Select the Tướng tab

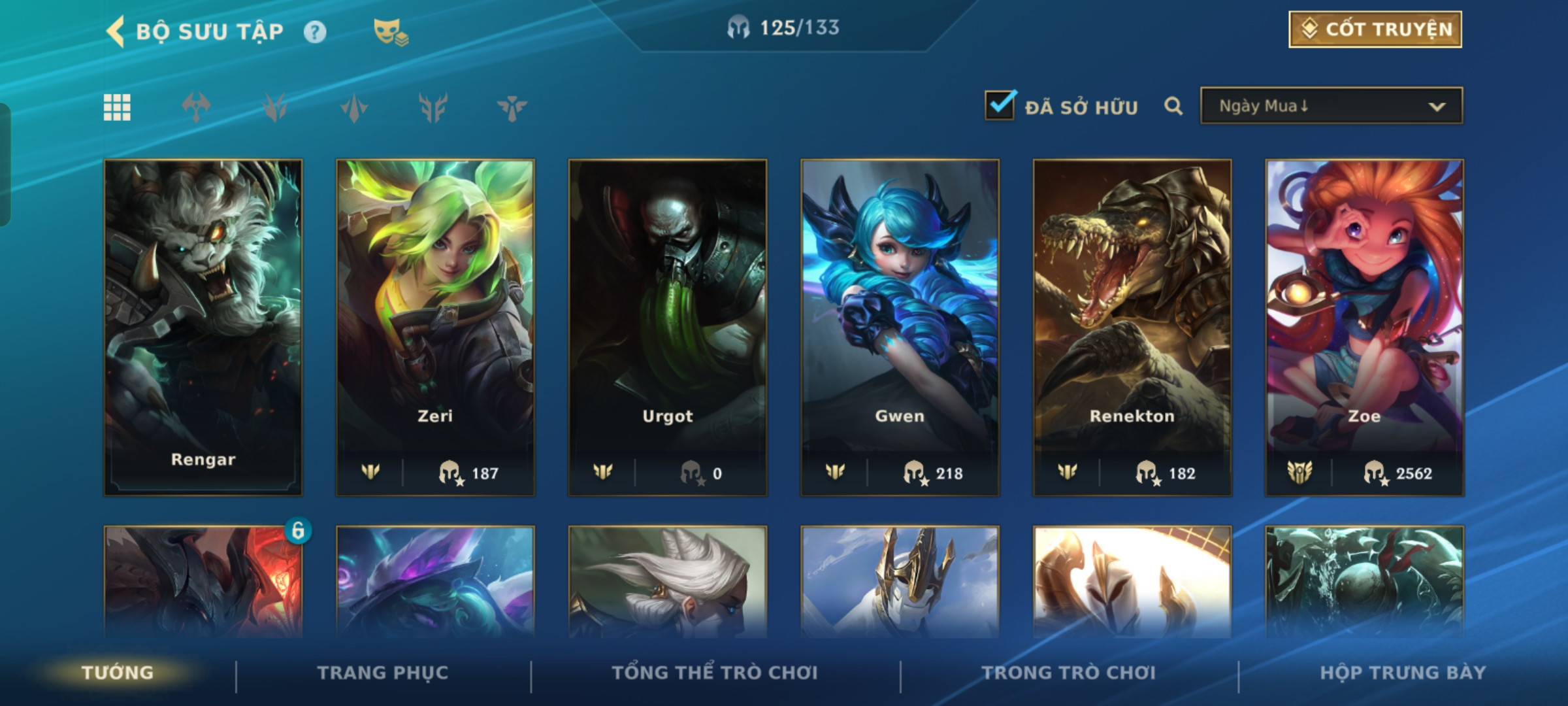point(118,673)
